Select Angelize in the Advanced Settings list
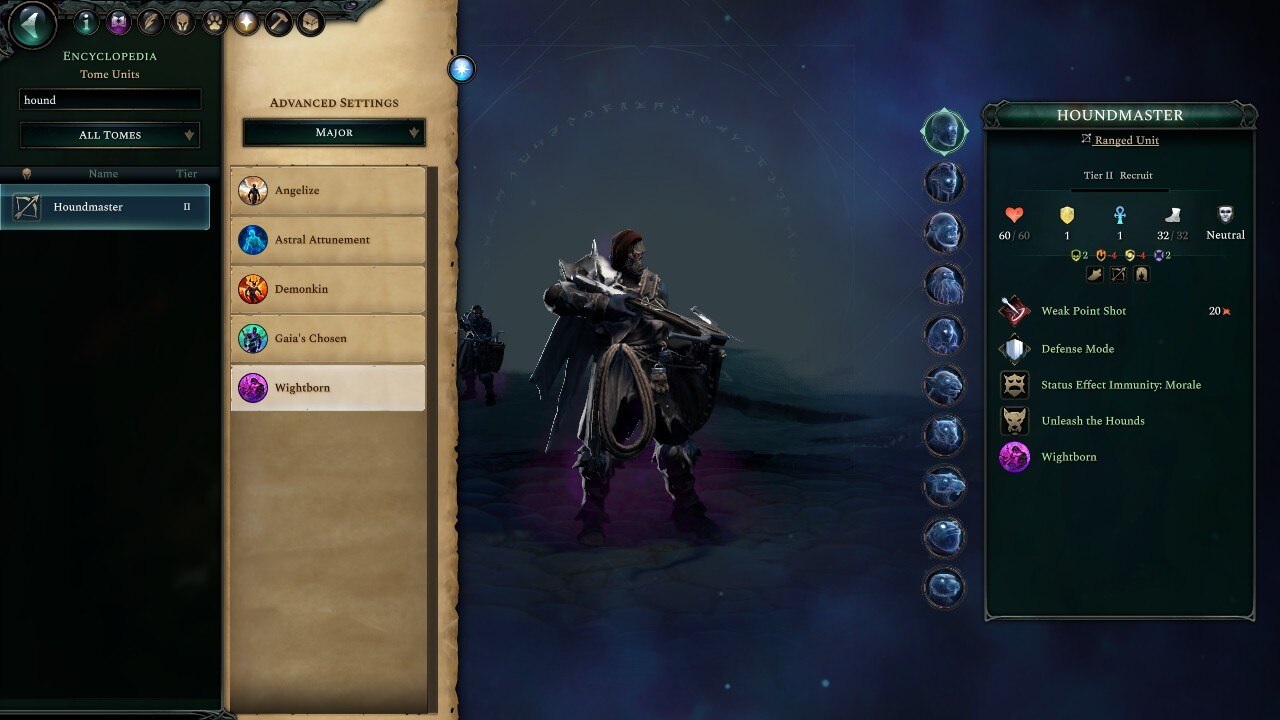The image size is (1280, 720). [x=330, y=190]
